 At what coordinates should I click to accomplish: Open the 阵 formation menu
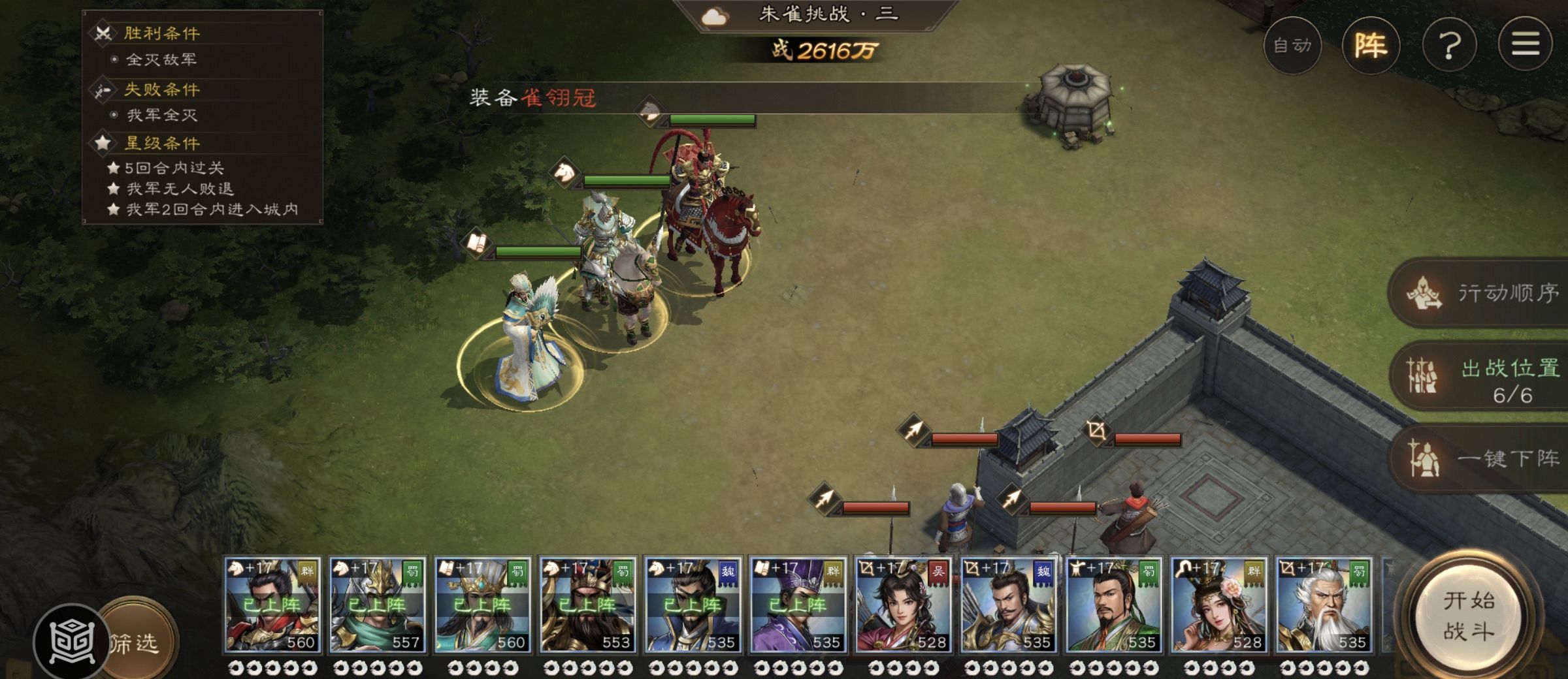tap(1370, 45)
